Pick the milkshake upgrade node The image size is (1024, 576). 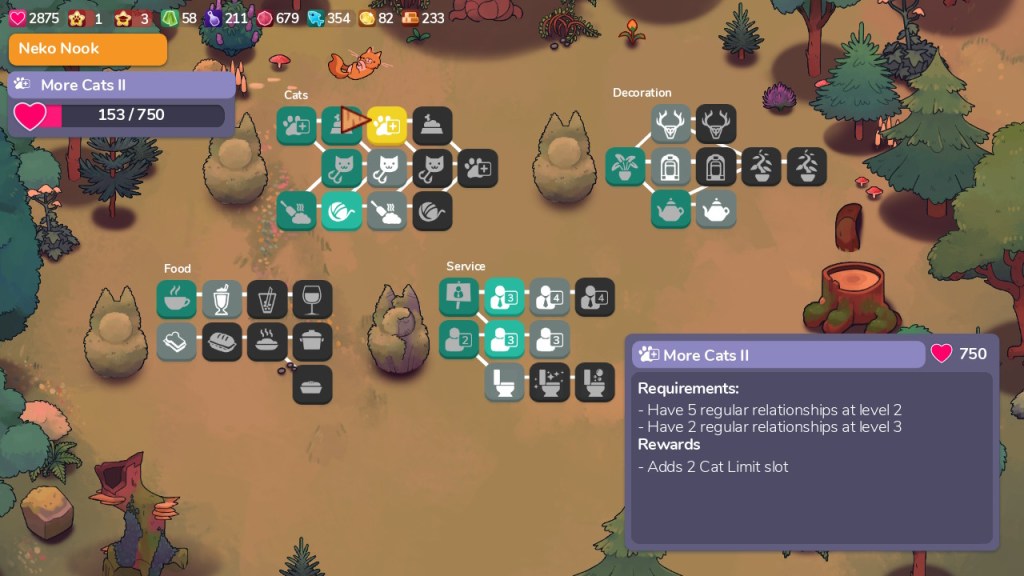[x=222, y=299]
